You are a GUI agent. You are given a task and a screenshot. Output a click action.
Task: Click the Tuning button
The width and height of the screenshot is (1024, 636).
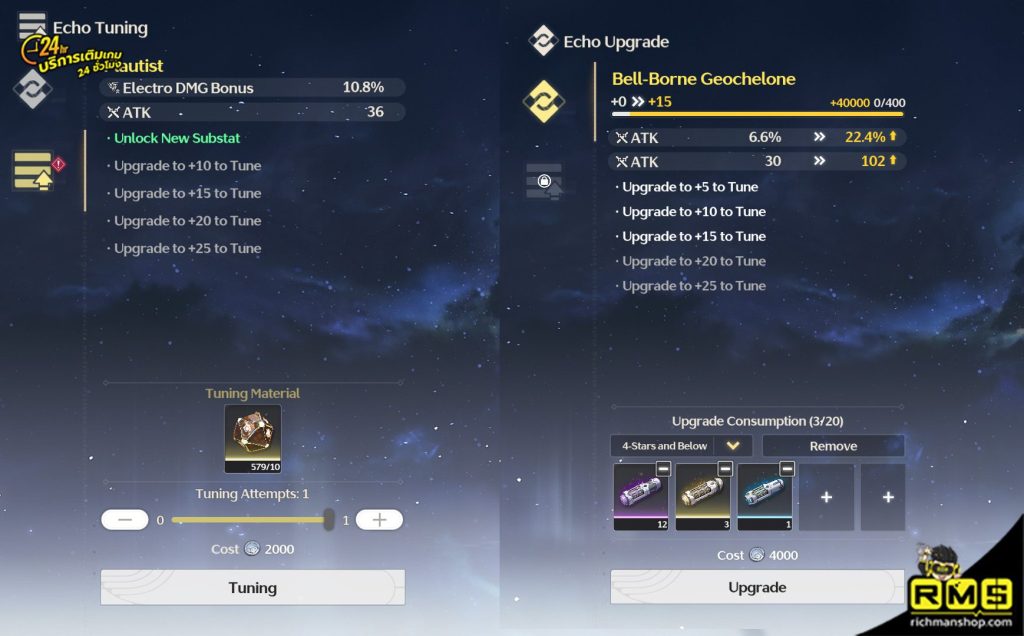(x=252, y=587)
